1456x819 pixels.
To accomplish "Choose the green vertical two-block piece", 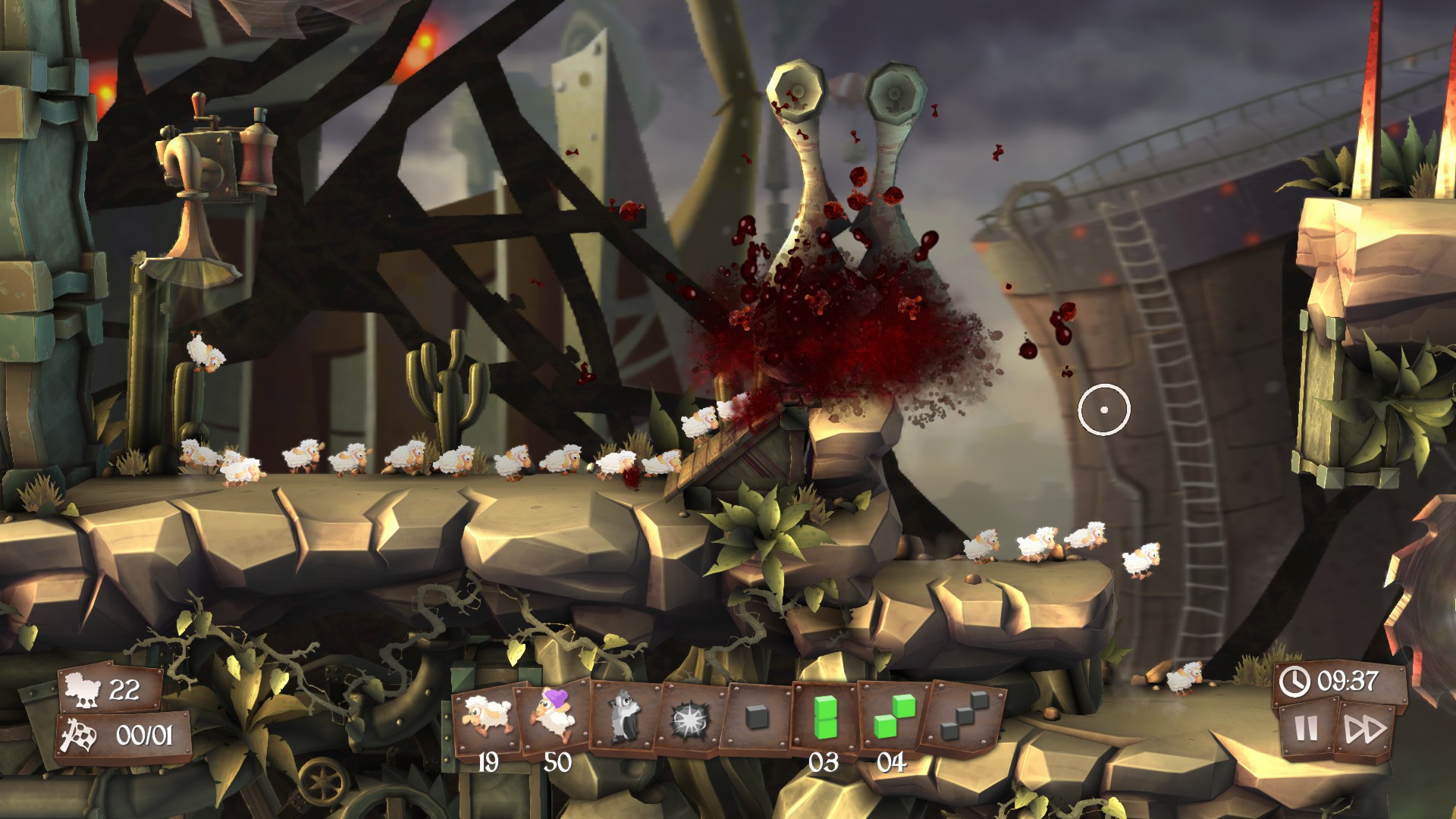I will point(824,717).
